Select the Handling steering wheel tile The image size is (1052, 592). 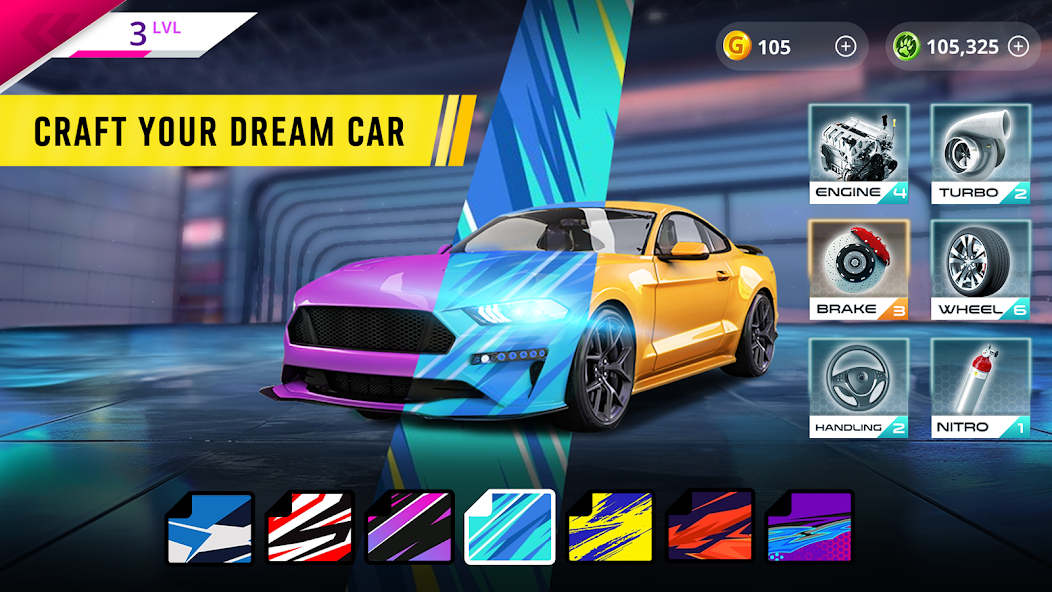click(x=858, y=387)
